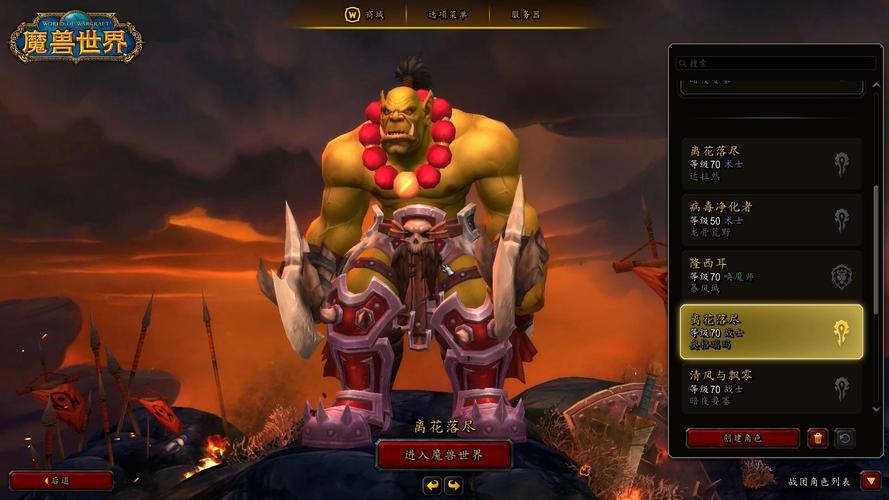This screenshot has width=889, height=500.
Task: Expand the 战团角色列表 dropdown arrow
Action: coord(870,481)
